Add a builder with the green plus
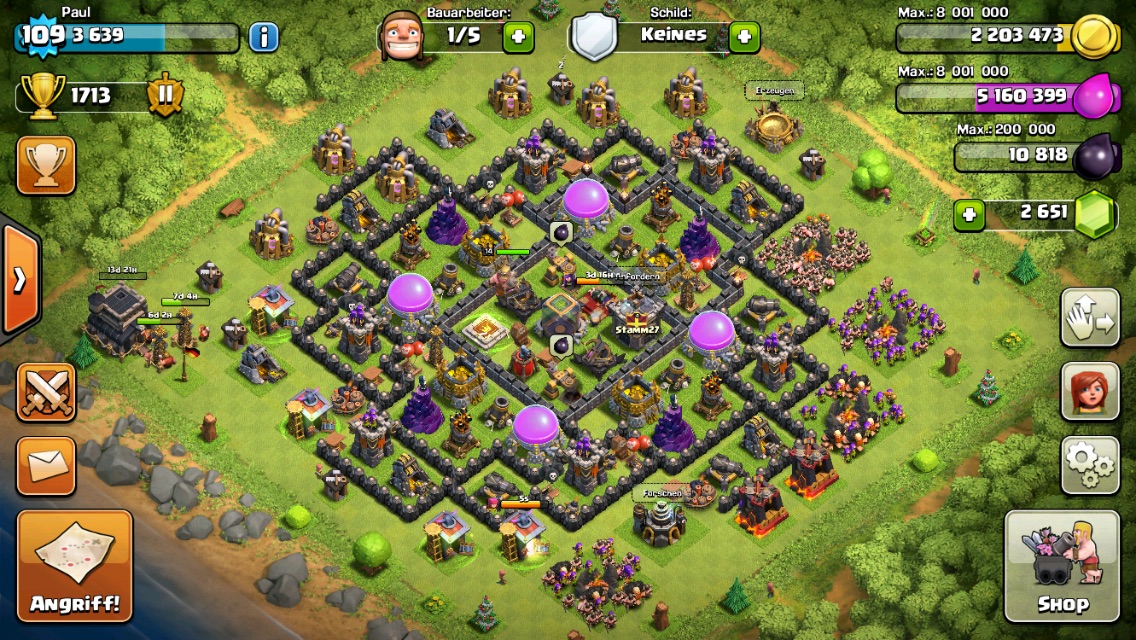 pos(518,37)
